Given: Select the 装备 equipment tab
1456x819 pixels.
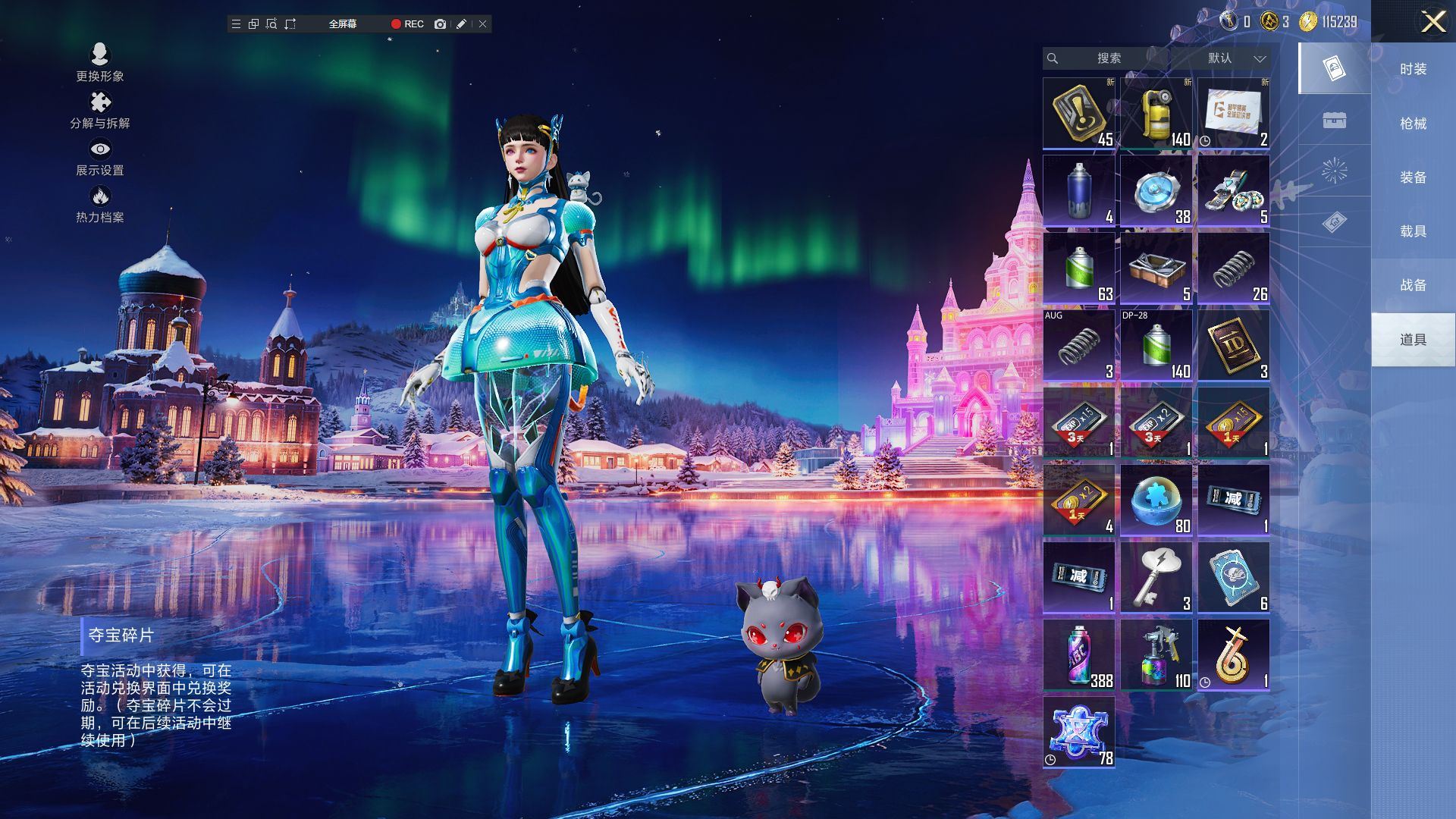Looking at the screenshot, I should click(x=1413, y=177).
